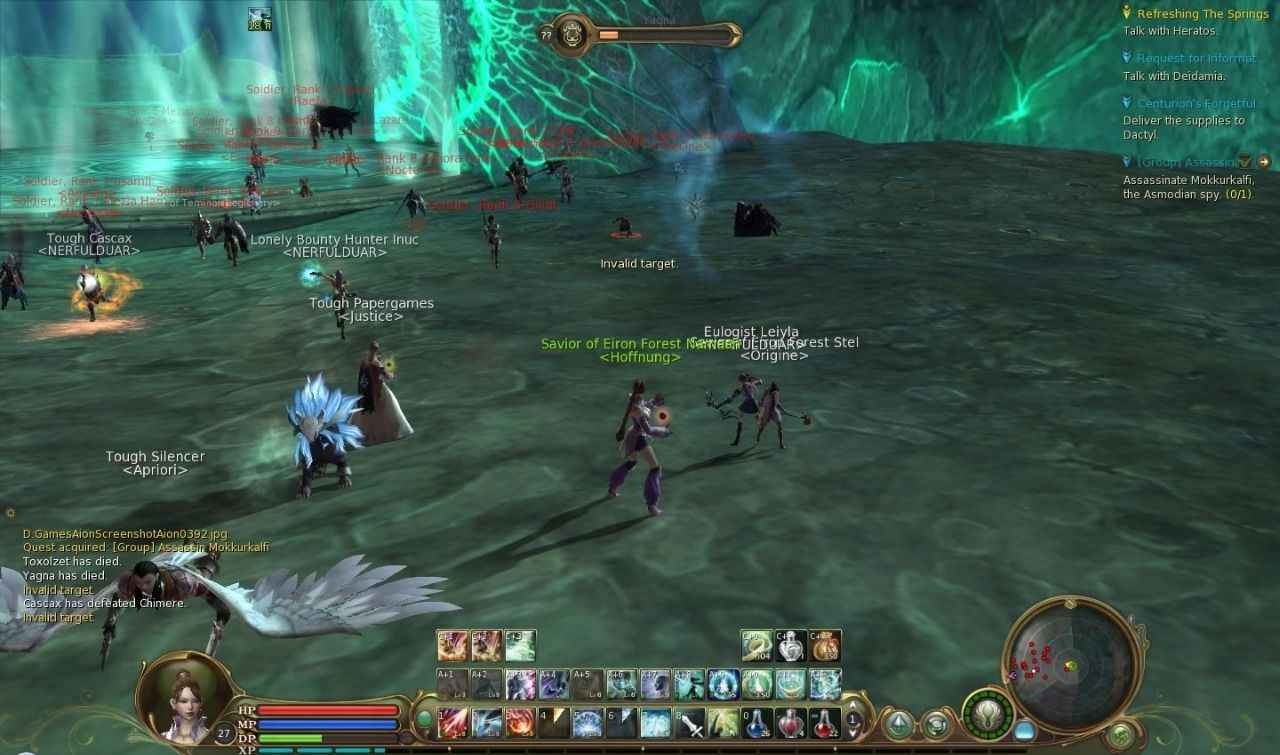This screenshot has width=1280, height=755.
Task: Use the crossed sword attack skill
Action: pos(690,722)
